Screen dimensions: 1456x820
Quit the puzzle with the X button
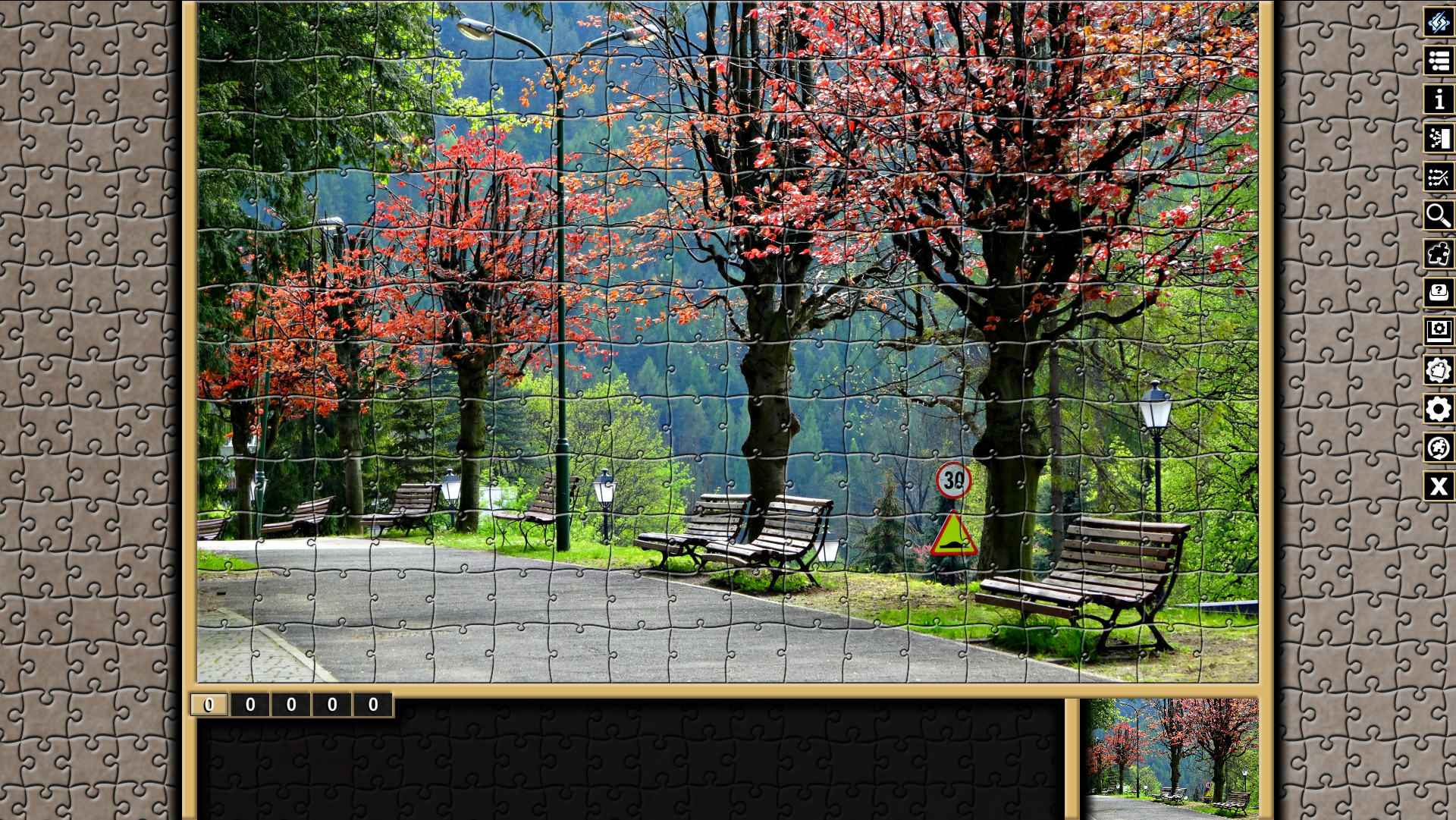[x=1439, y=486]
